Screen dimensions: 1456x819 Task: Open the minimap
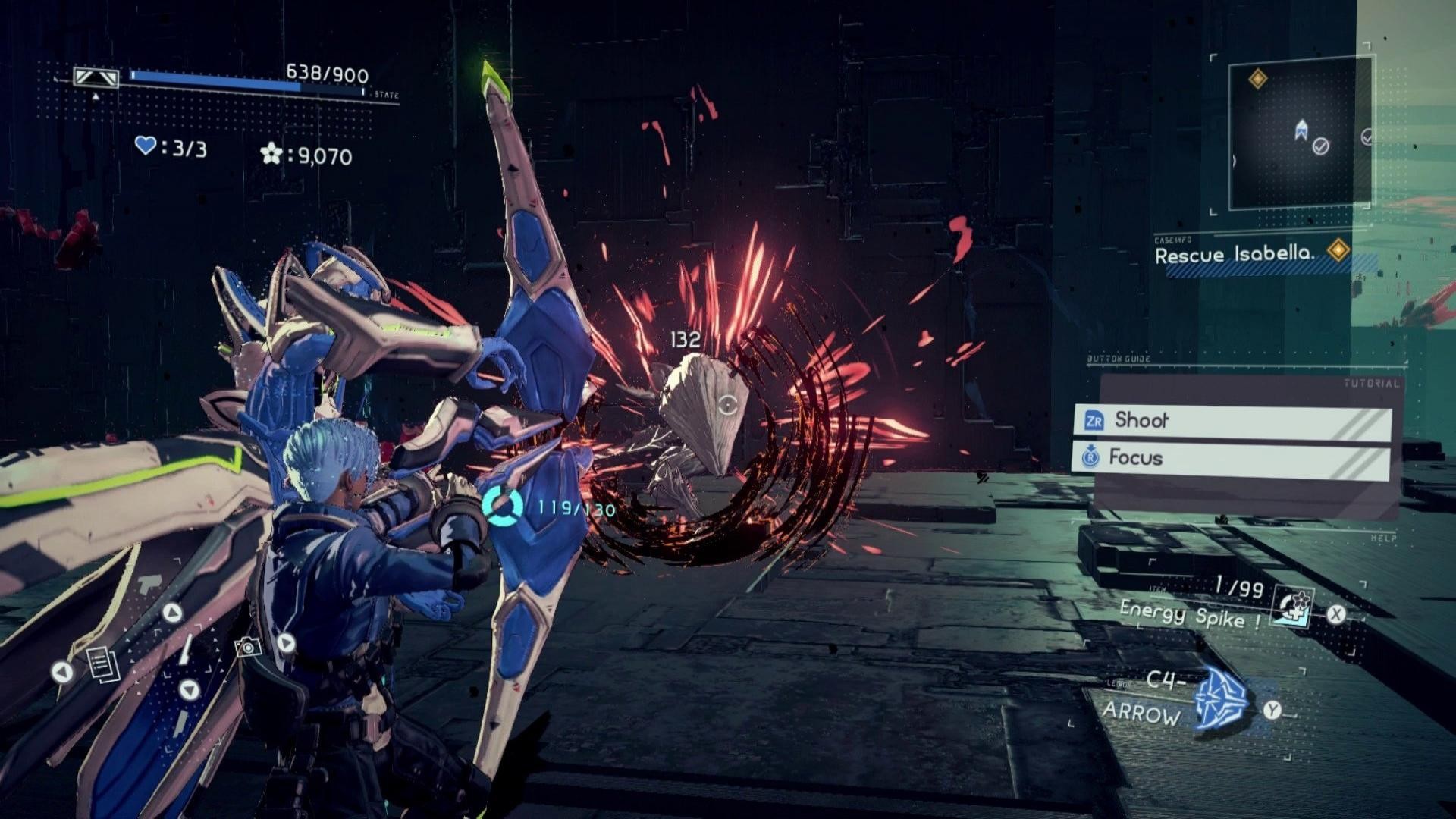point(1299,133)
